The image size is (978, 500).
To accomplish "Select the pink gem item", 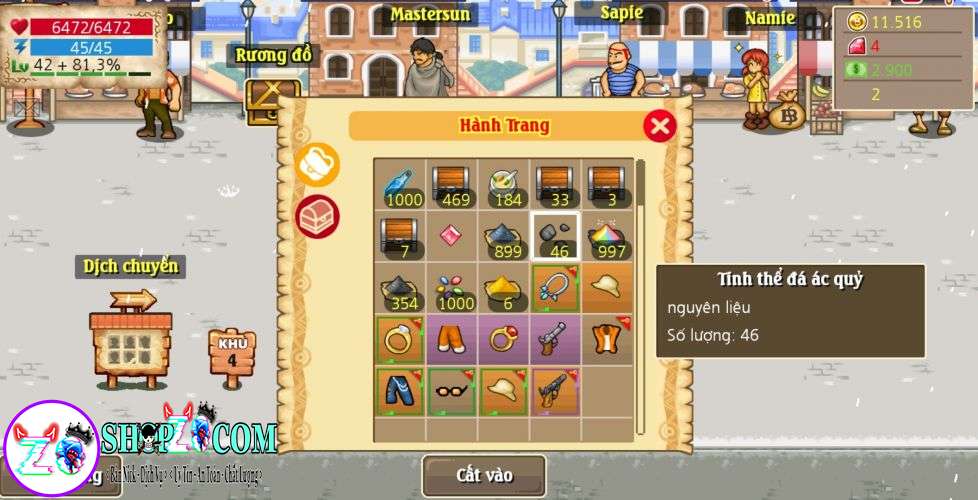I will click(452, 237).
